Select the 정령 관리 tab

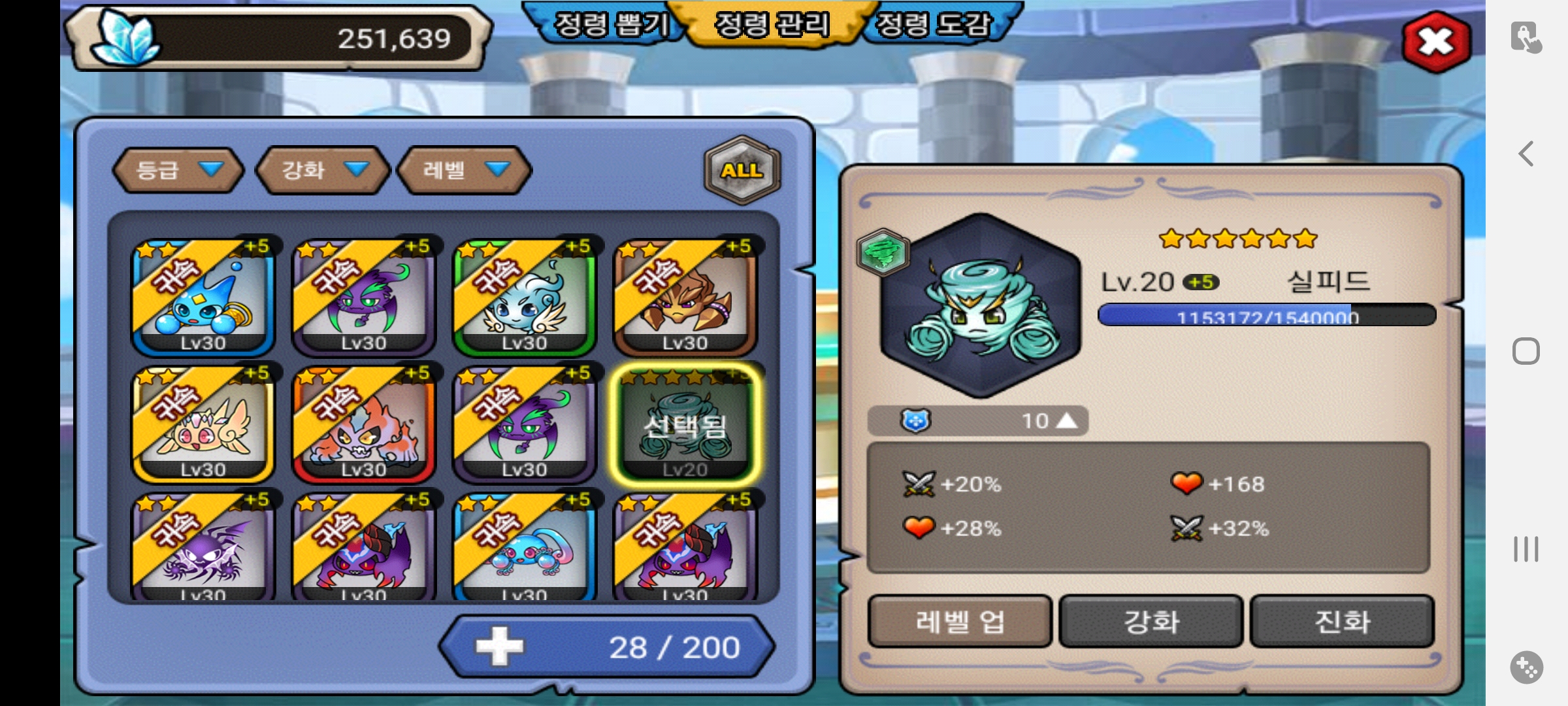click(x=772, y=25)
